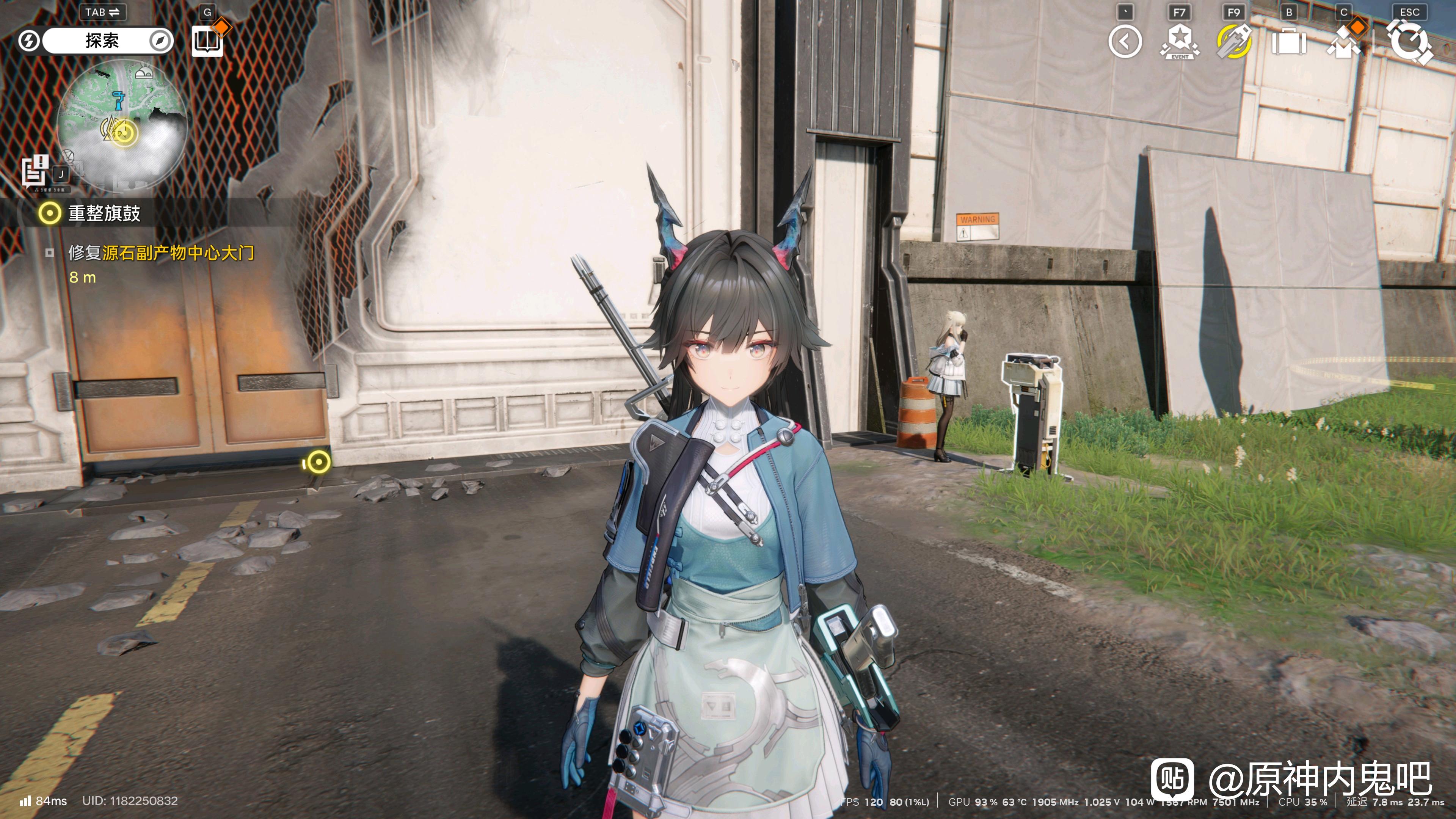Click the 修复源石副产物中心大门 objective
1456x819 pixels.
pos(161,253)
